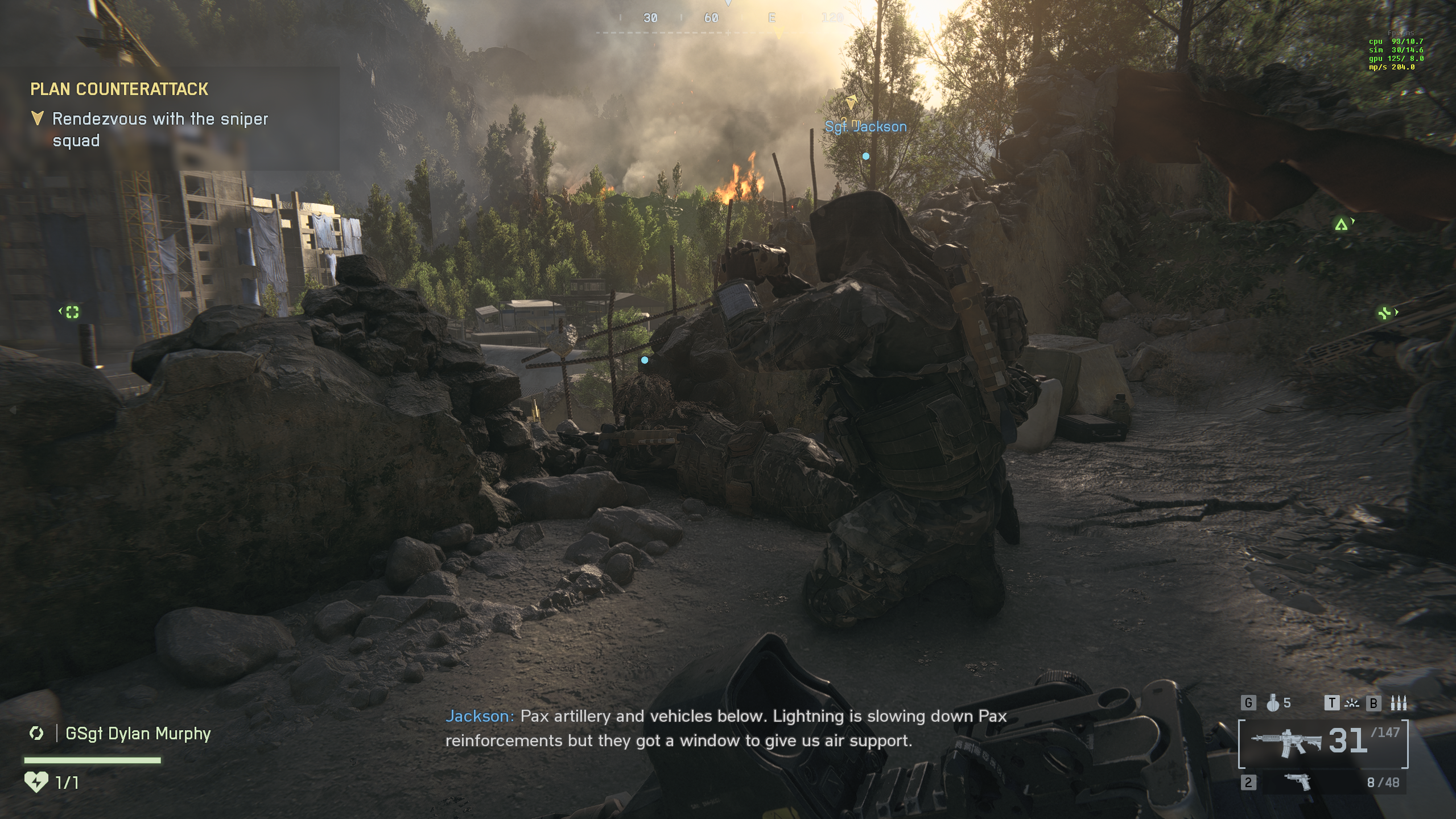Viewport: 1456px width, 819px height.
Task: Switch to the pistol sidearm slot
Action: tap(1298, 782)
